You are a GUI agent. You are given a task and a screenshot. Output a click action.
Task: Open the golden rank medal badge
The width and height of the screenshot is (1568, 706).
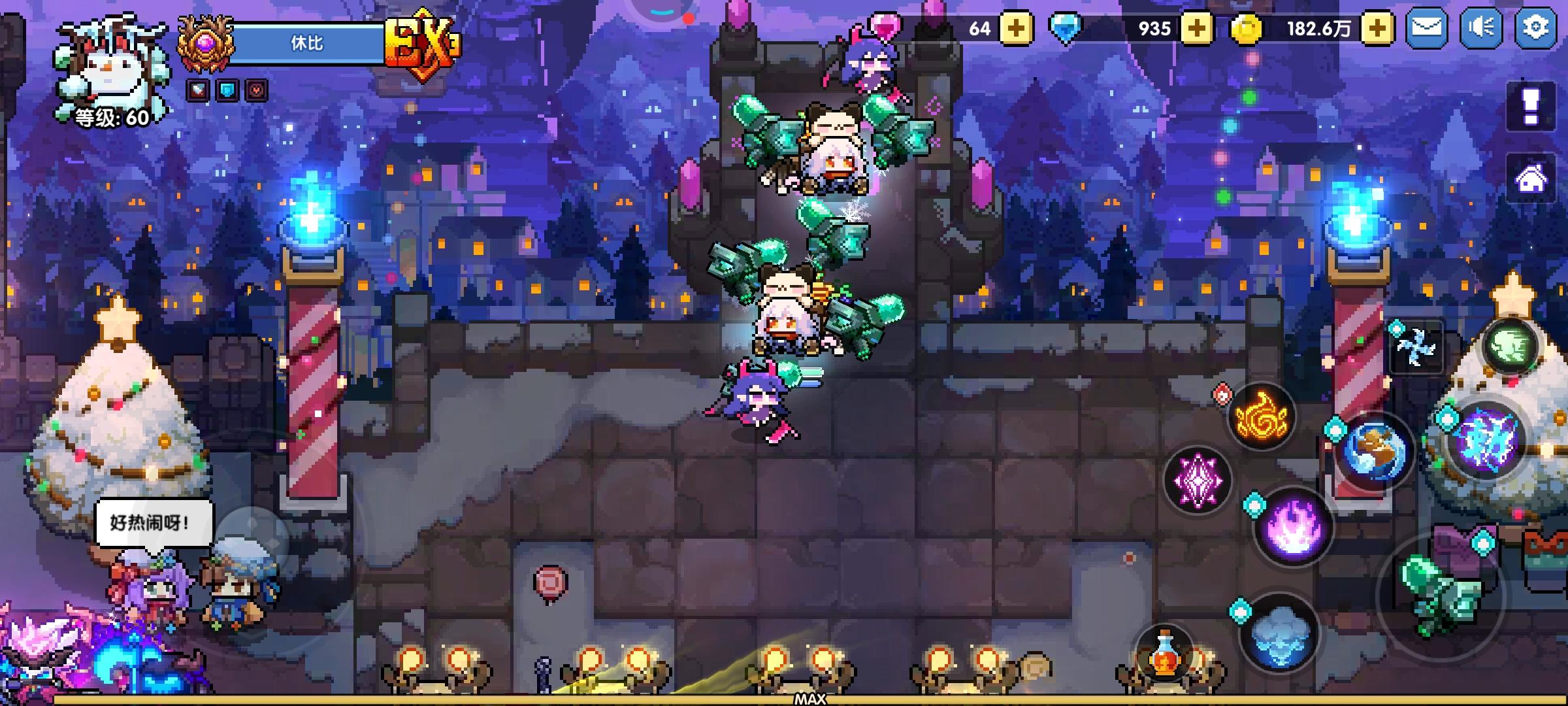(x=206, y=42)
